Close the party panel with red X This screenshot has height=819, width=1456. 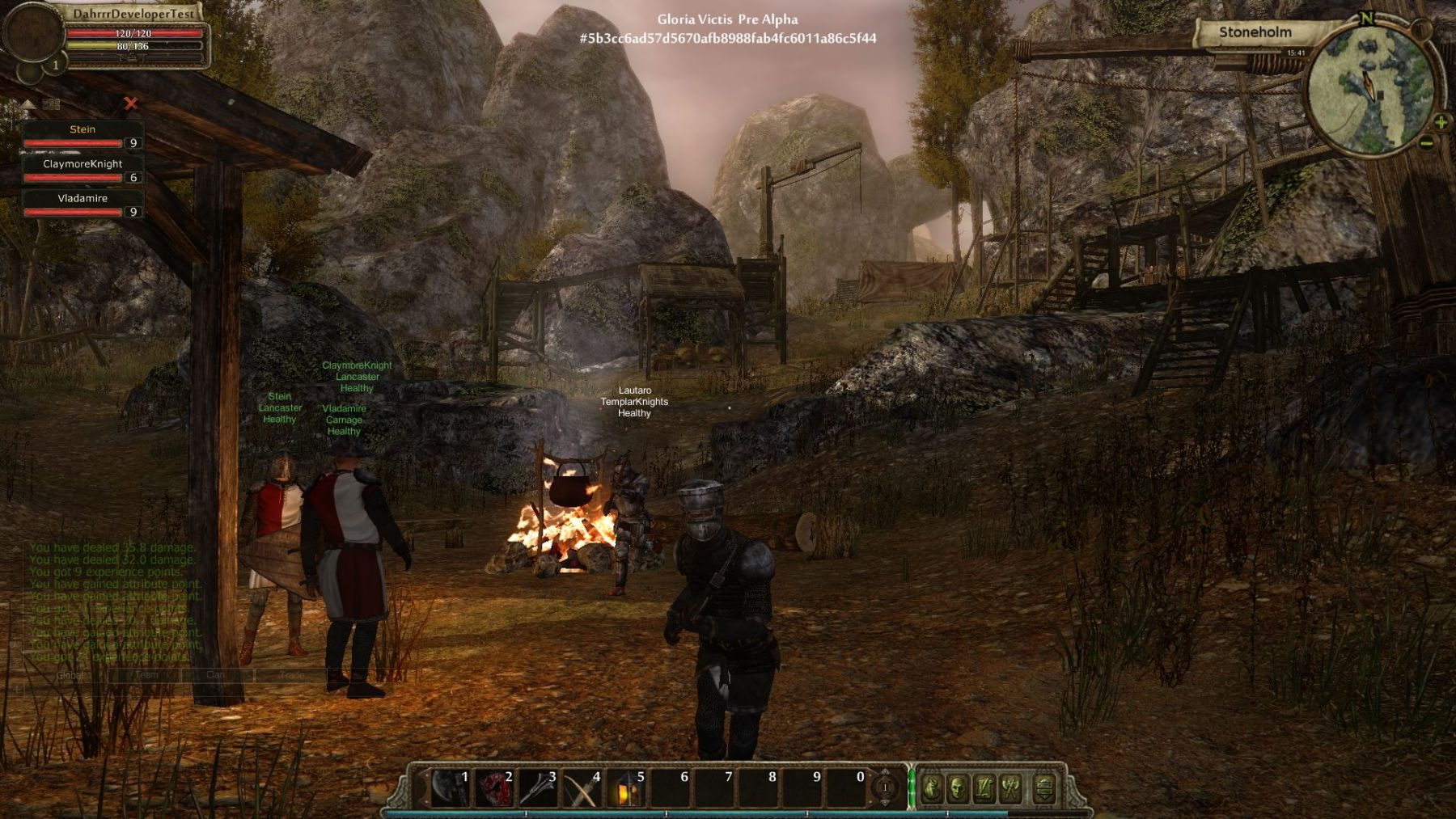131,103
